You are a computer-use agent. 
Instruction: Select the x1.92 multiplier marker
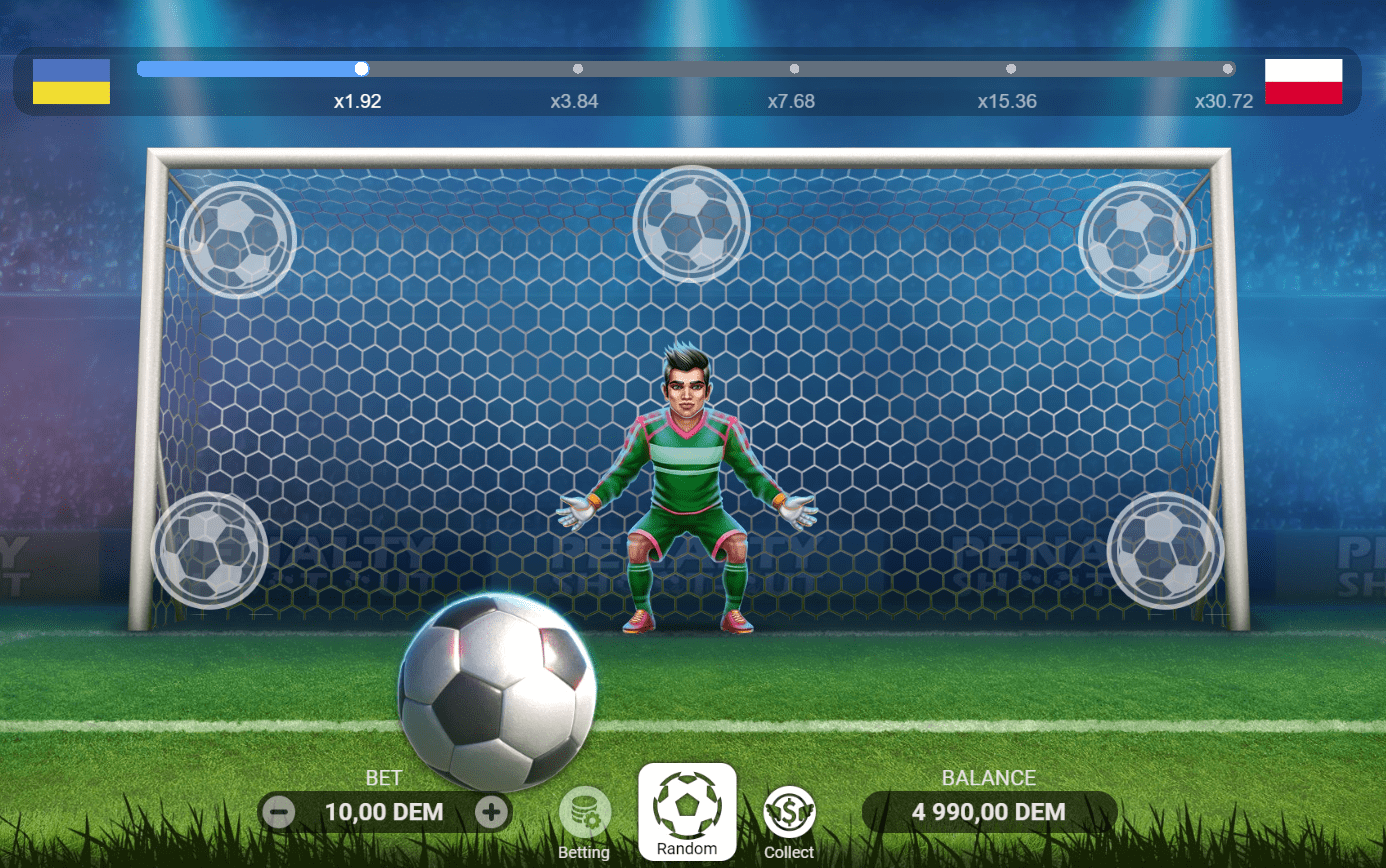361,69
